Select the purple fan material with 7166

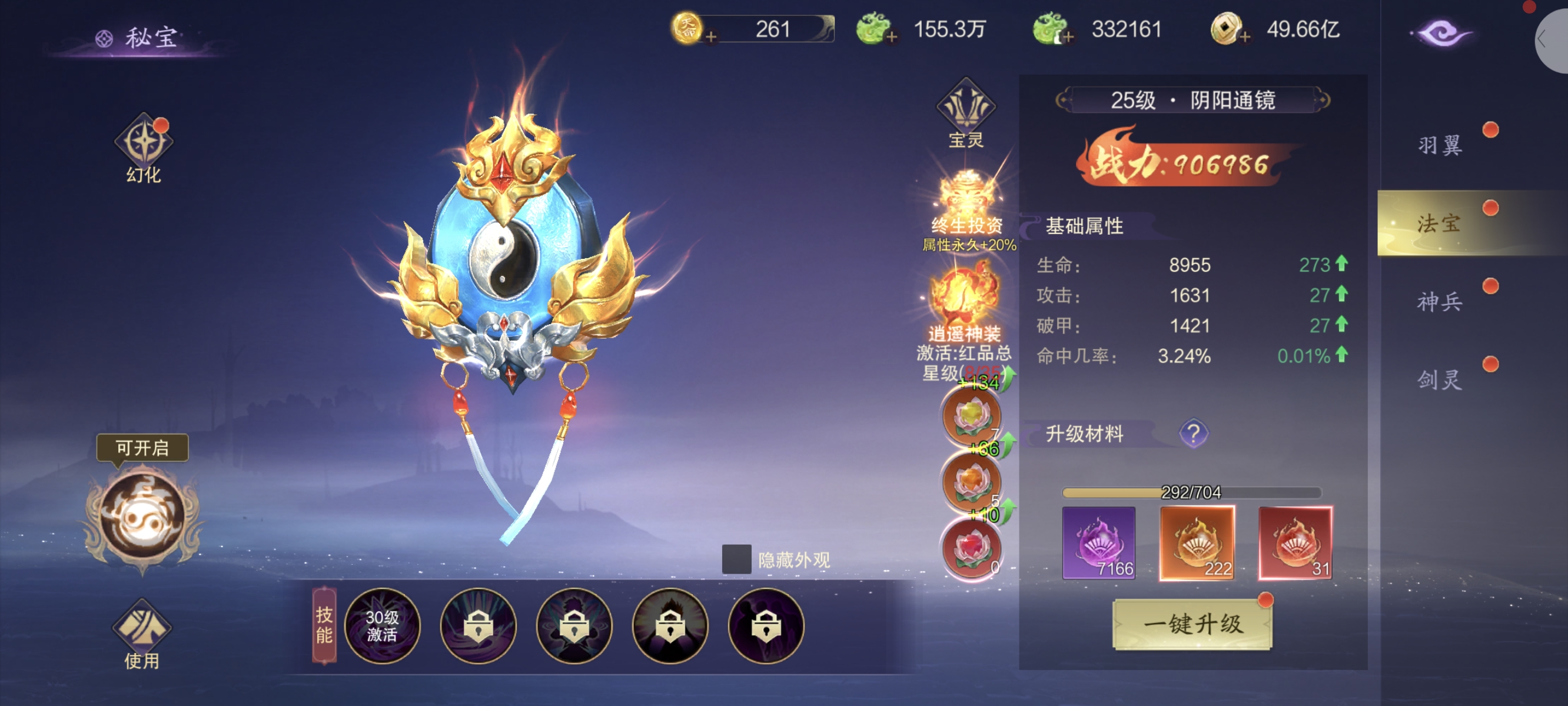(1099, 542)
